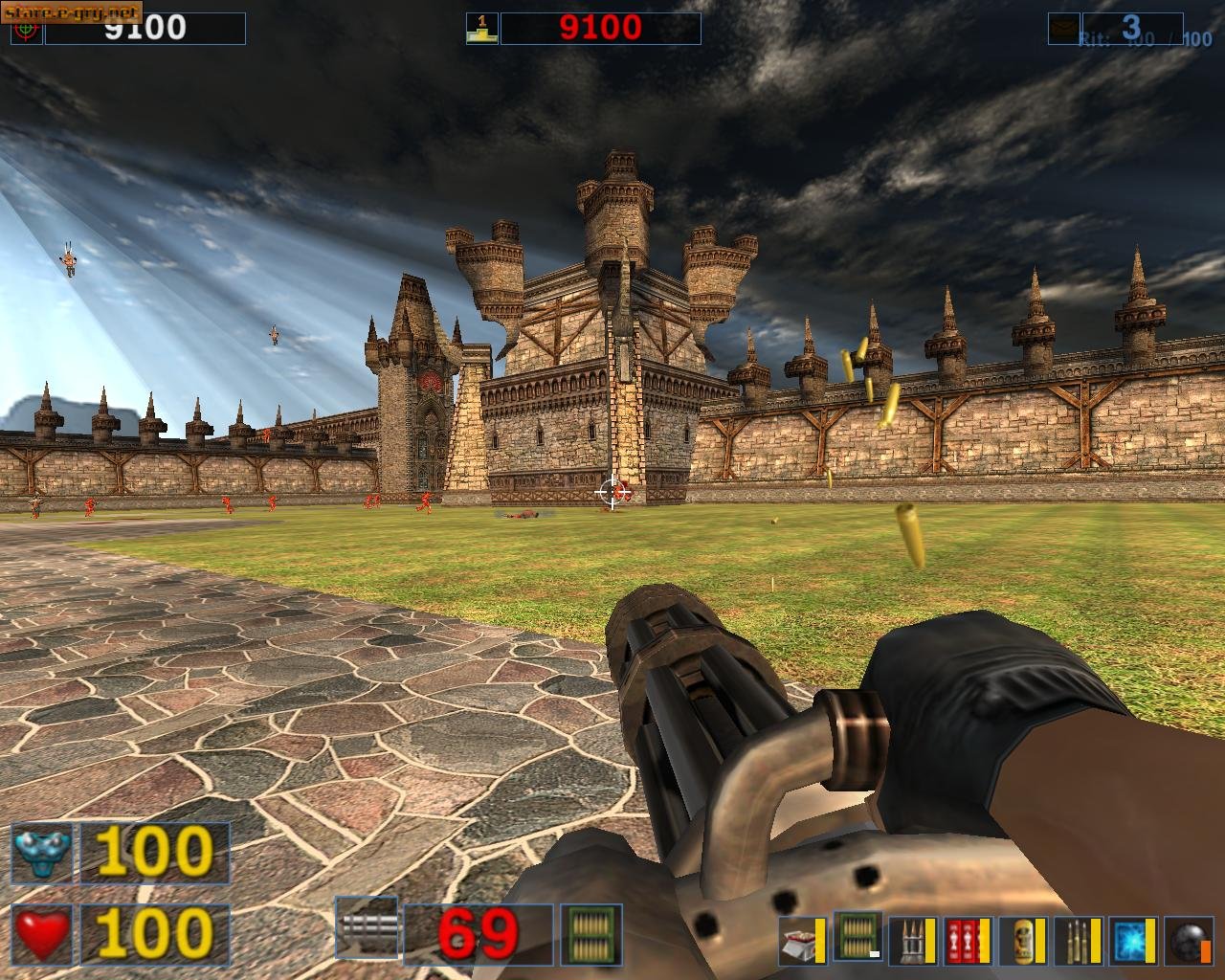The image size is (1225, 980).
Task: Click the red grenades ammo icon
Action: tap(965, 935)
